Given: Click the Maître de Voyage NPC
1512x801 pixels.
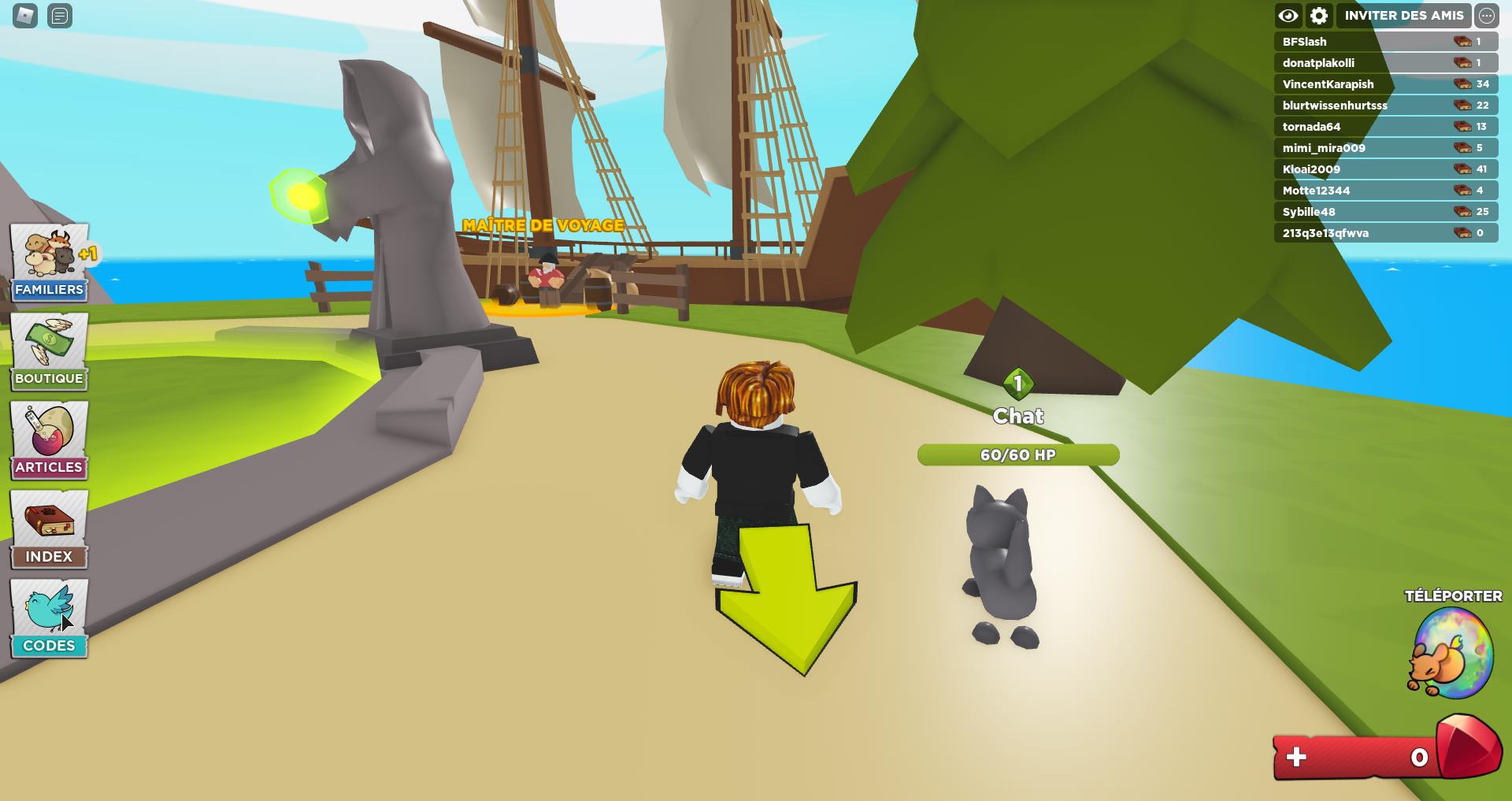Looking at the screenshot, I should (x=549, y=280).
